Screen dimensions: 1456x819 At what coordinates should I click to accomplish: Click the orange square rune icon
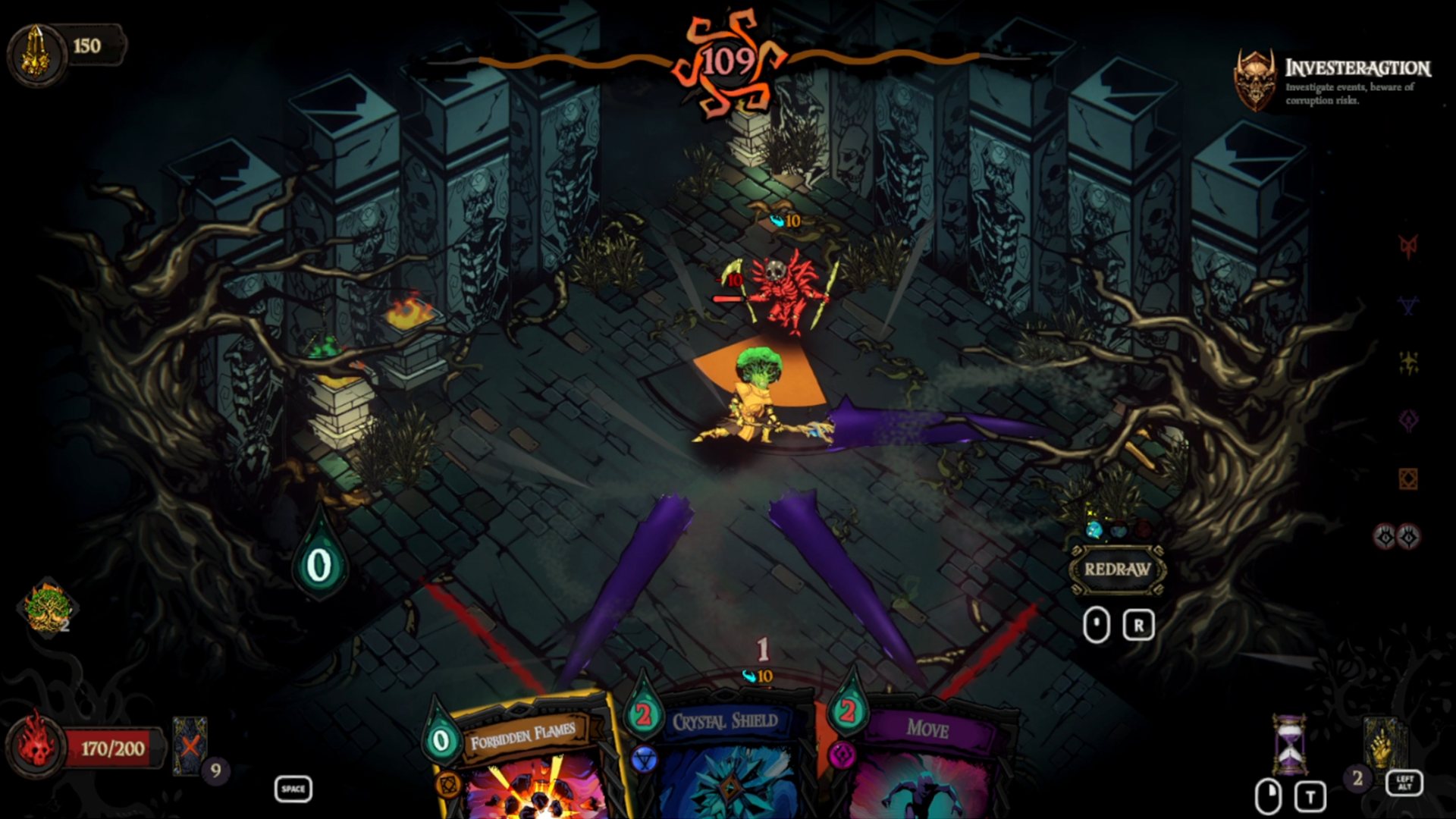click(1408, 479)
